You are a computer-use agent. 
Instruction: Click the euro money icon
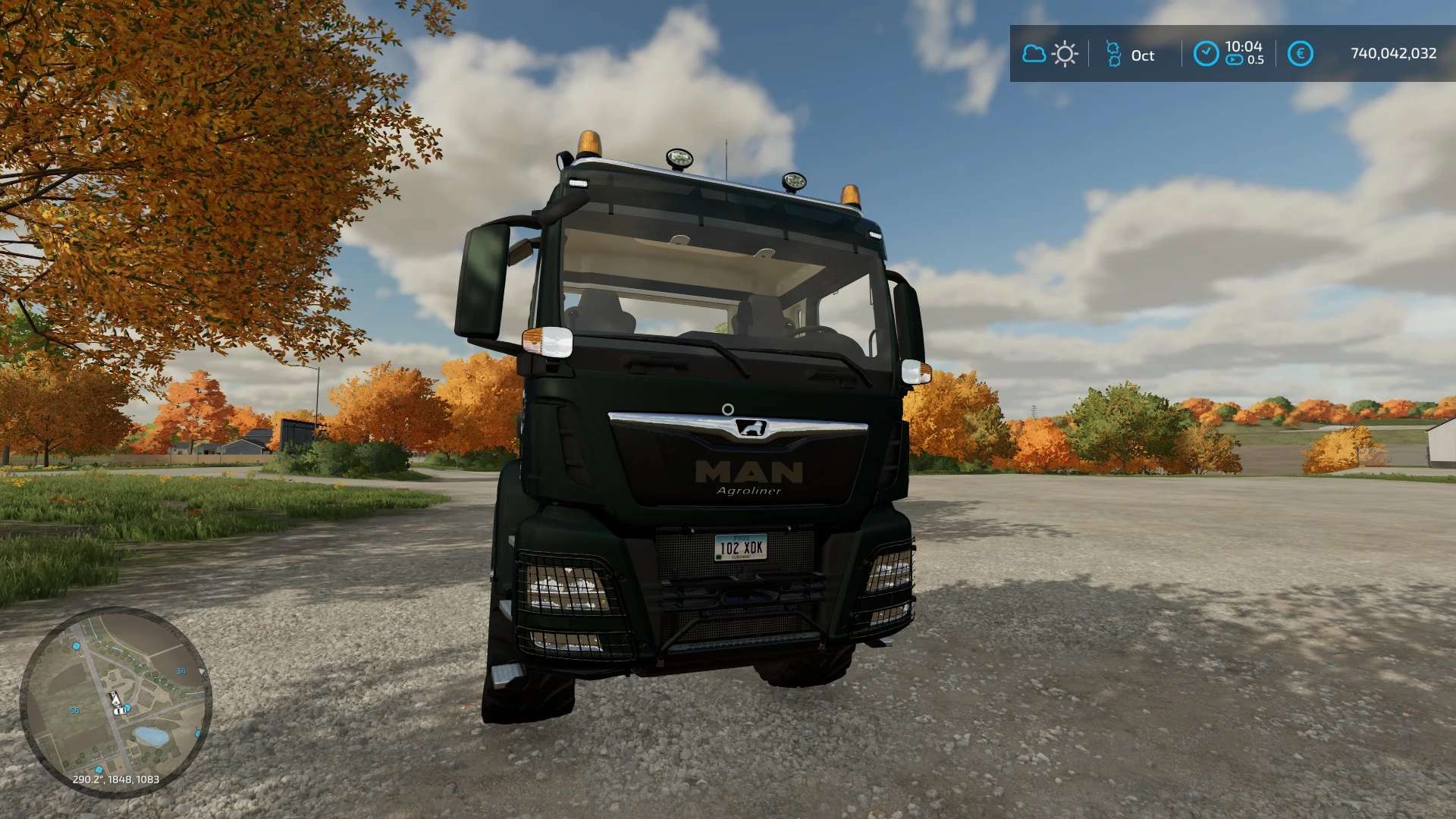[x=1301, y=54]
